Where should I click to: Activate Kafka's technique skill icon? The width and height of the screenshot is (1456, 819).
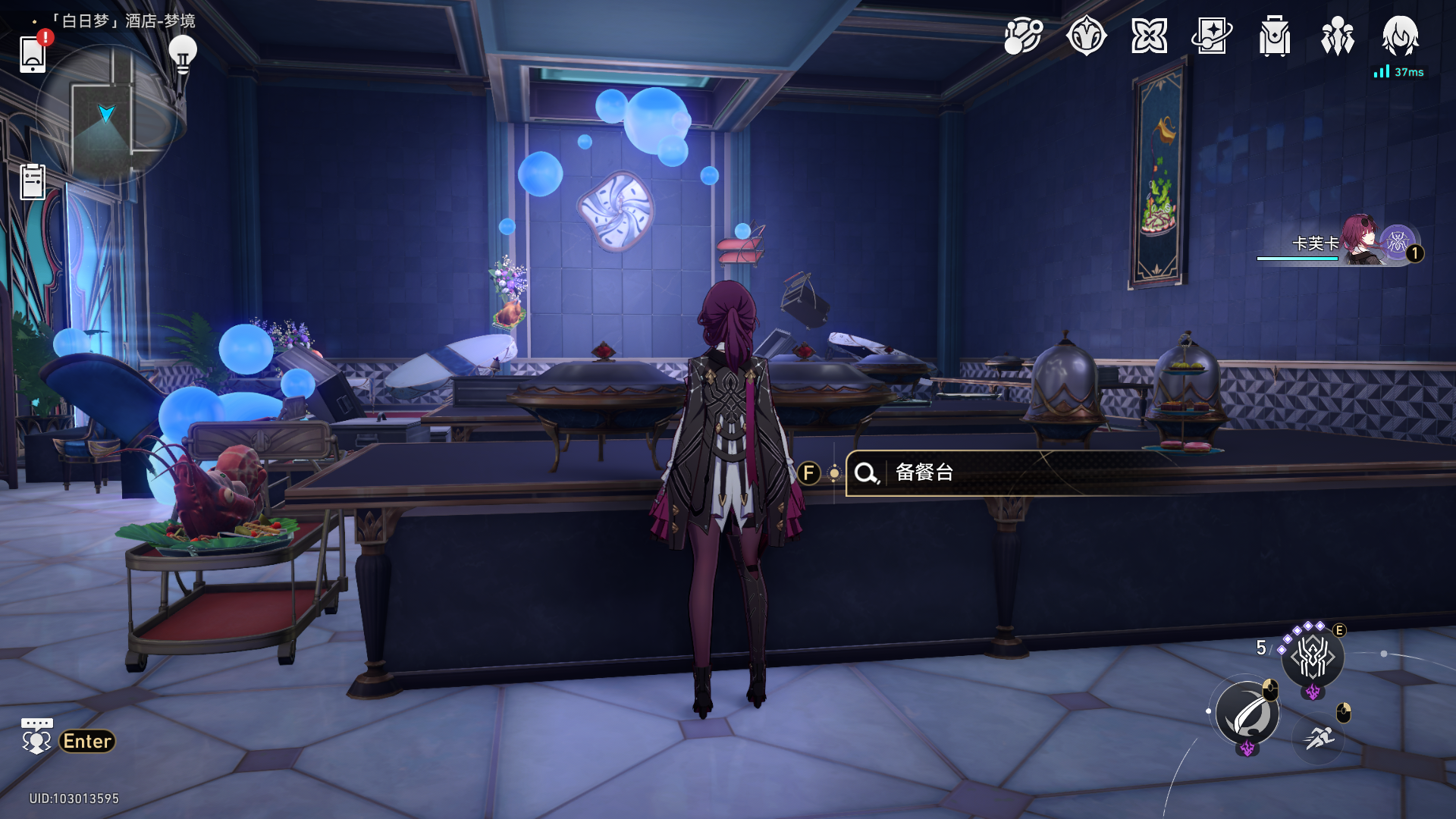(x=1313, y=657)
